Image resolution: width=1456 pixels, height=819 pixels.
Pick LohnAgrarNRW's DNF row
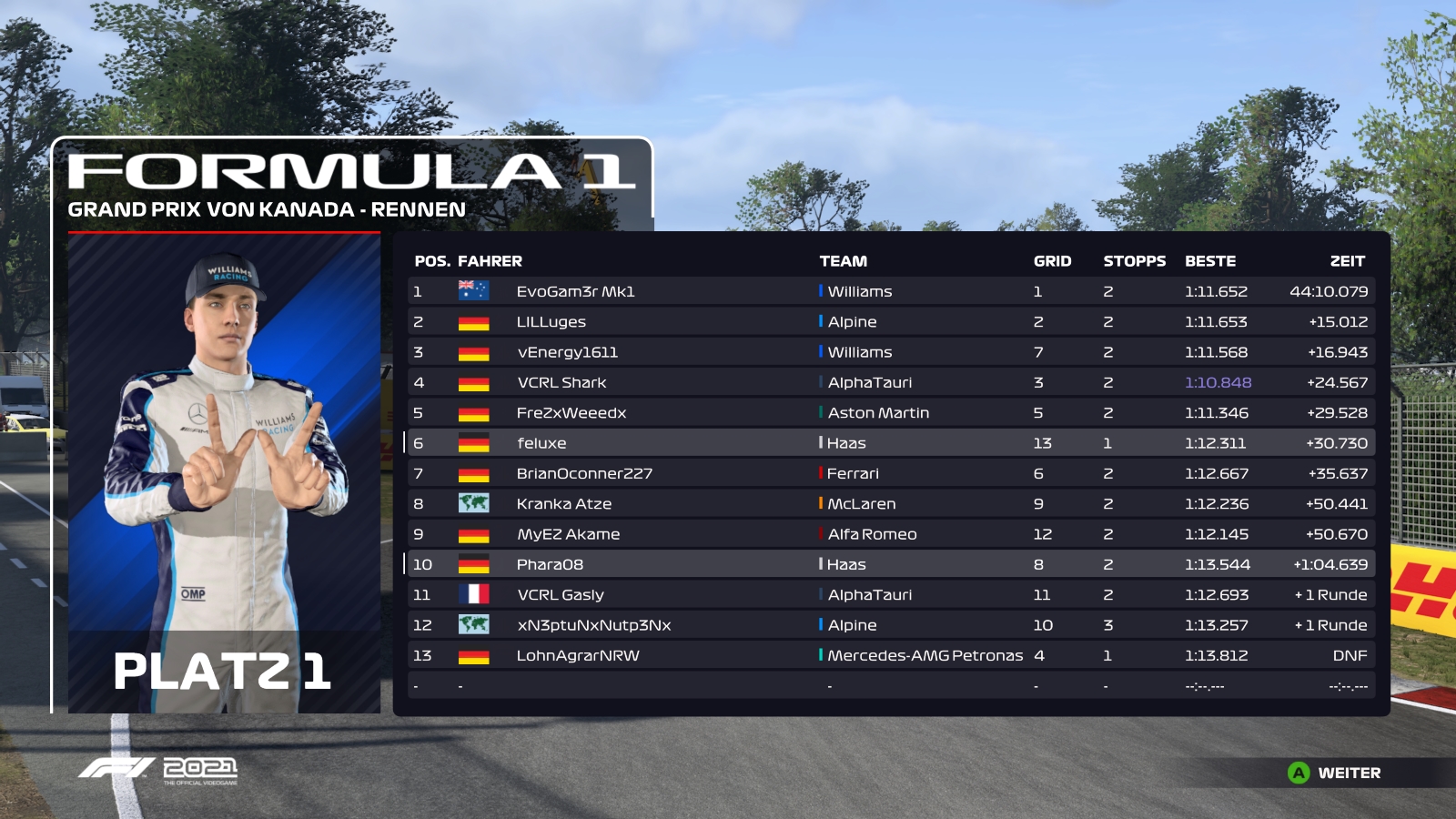coord(890,655)
